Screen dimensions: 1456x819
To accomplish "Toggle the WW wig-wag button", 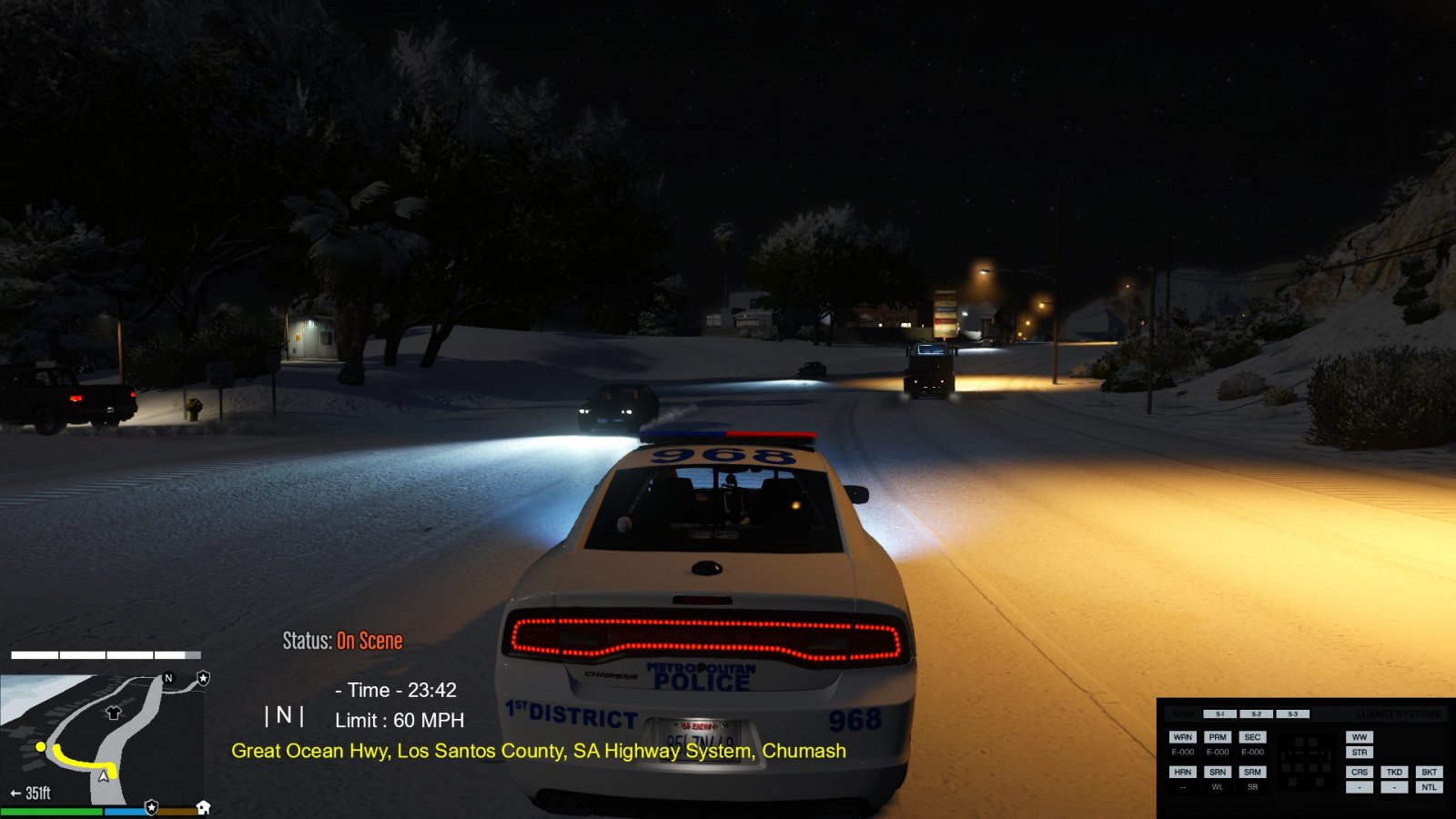I will click(x=1360, y=737).
